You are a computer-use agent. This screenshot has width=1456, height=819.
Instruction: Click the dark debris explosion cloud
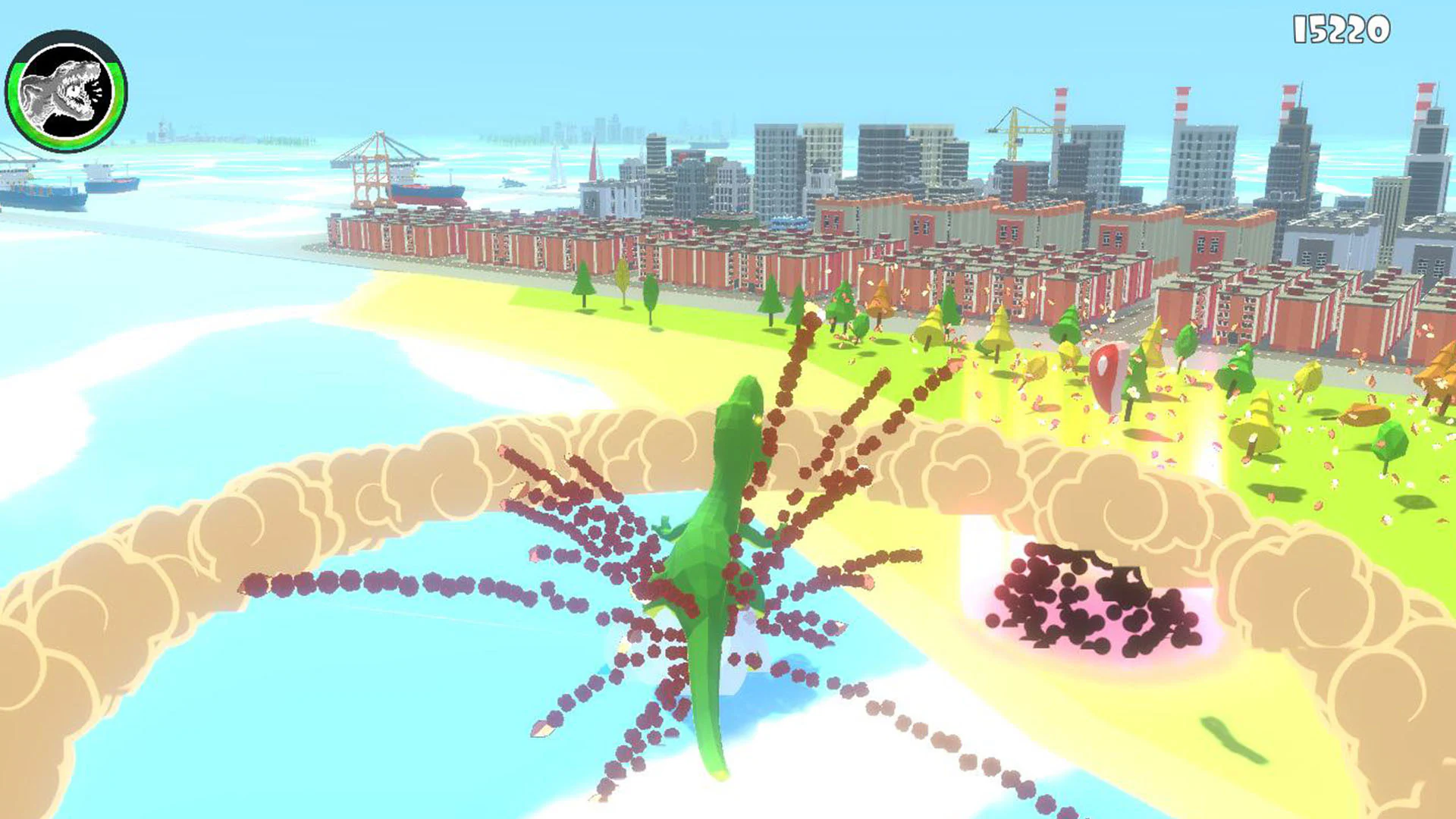tap(1084, 599)
